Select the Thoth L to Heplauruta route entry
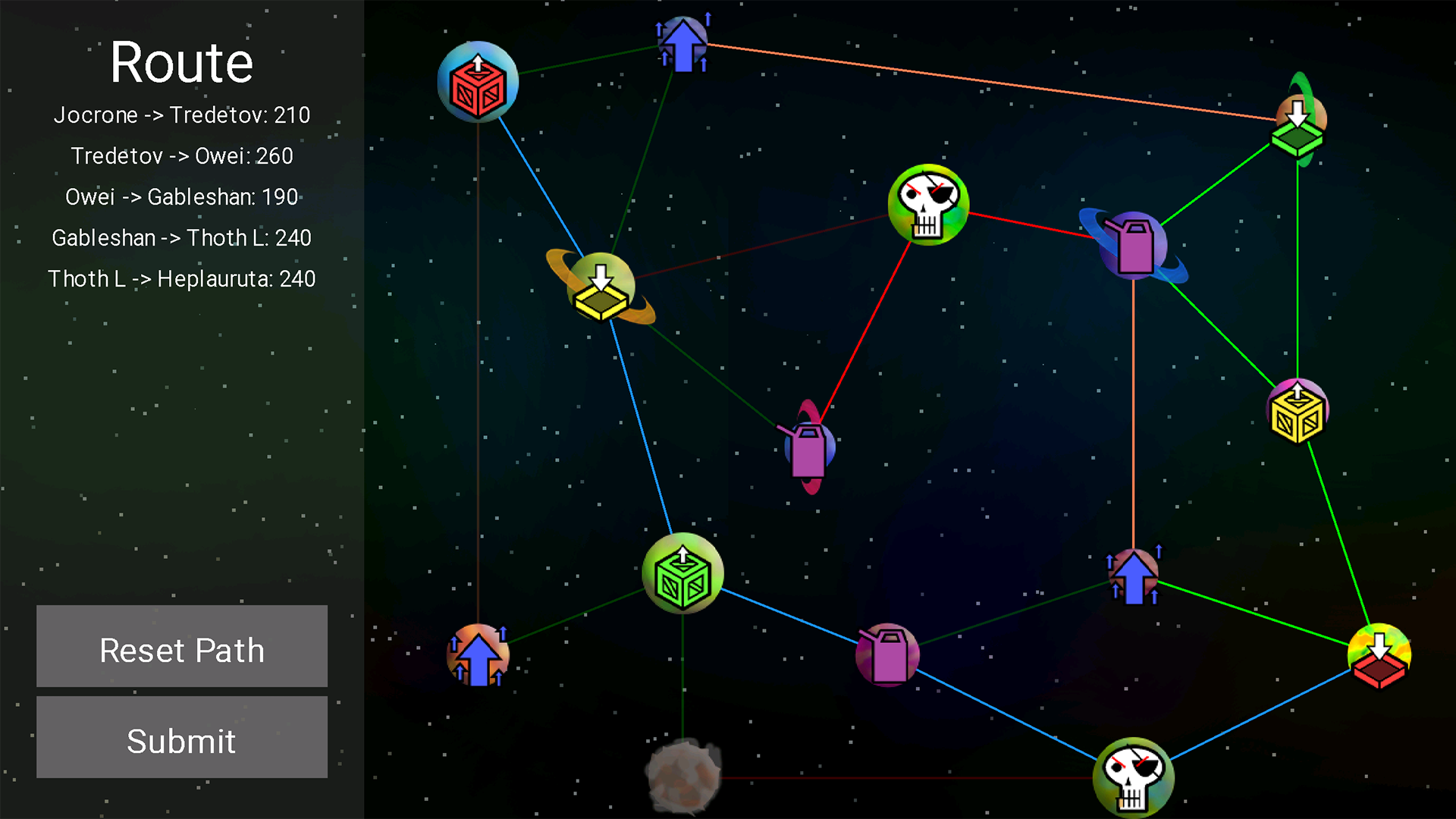 pos(182,279)
